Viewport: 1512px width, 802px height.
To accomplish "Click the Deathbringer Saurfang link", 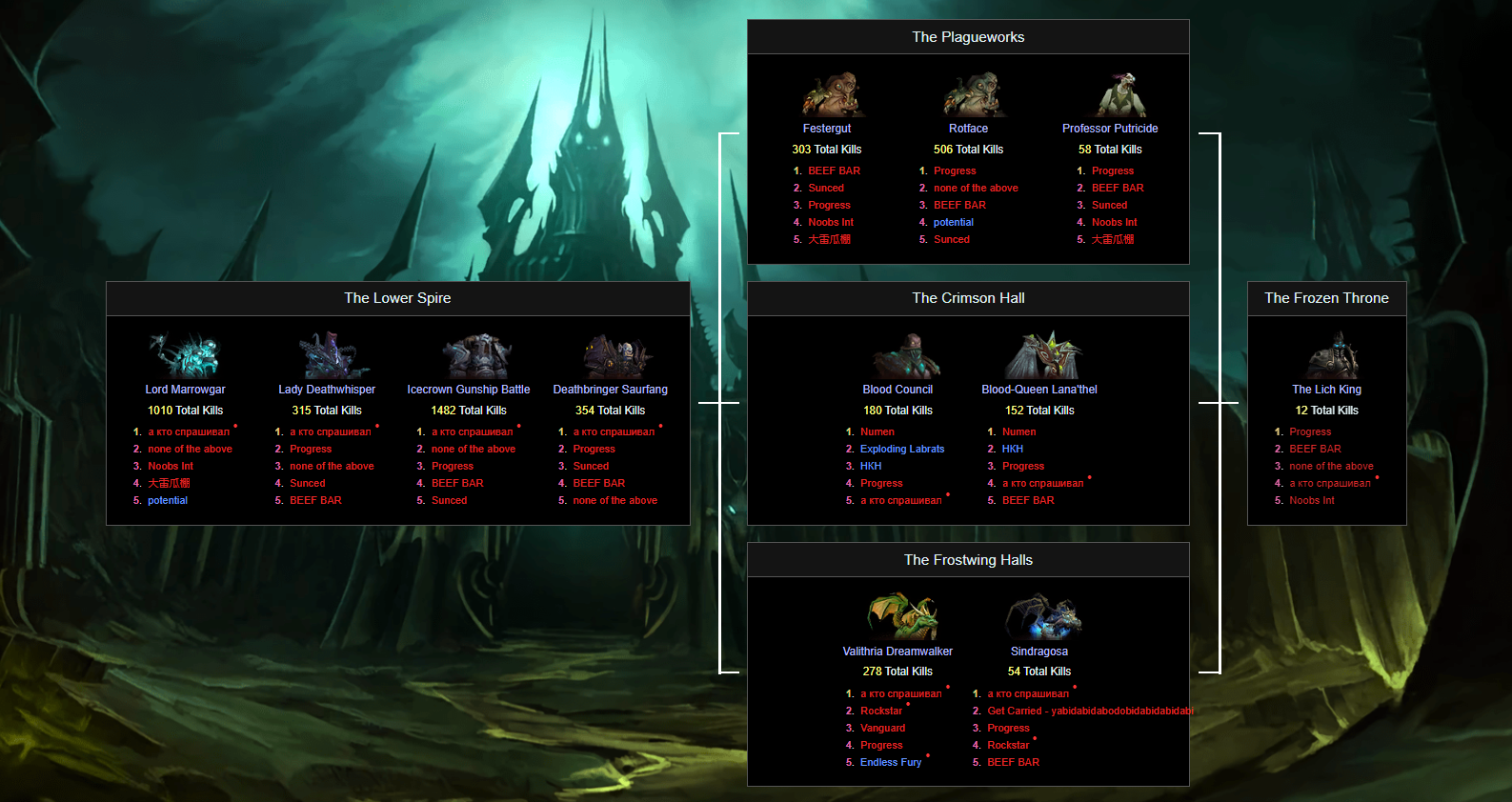I will click(610, 390).
